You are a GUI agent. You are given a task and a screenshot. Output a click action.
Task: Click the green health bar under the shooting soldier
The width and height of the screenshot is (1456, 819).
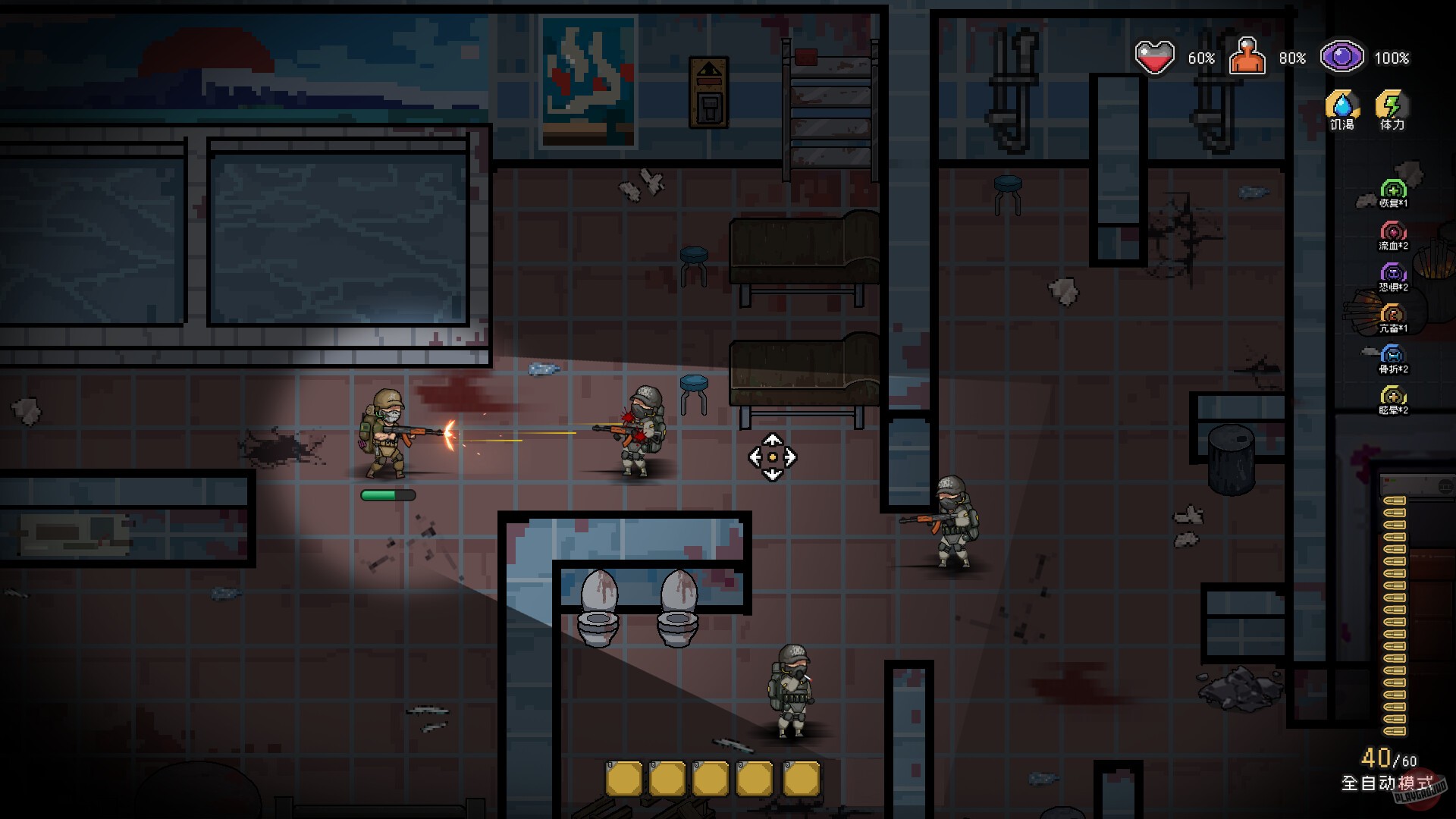(388, 494)
